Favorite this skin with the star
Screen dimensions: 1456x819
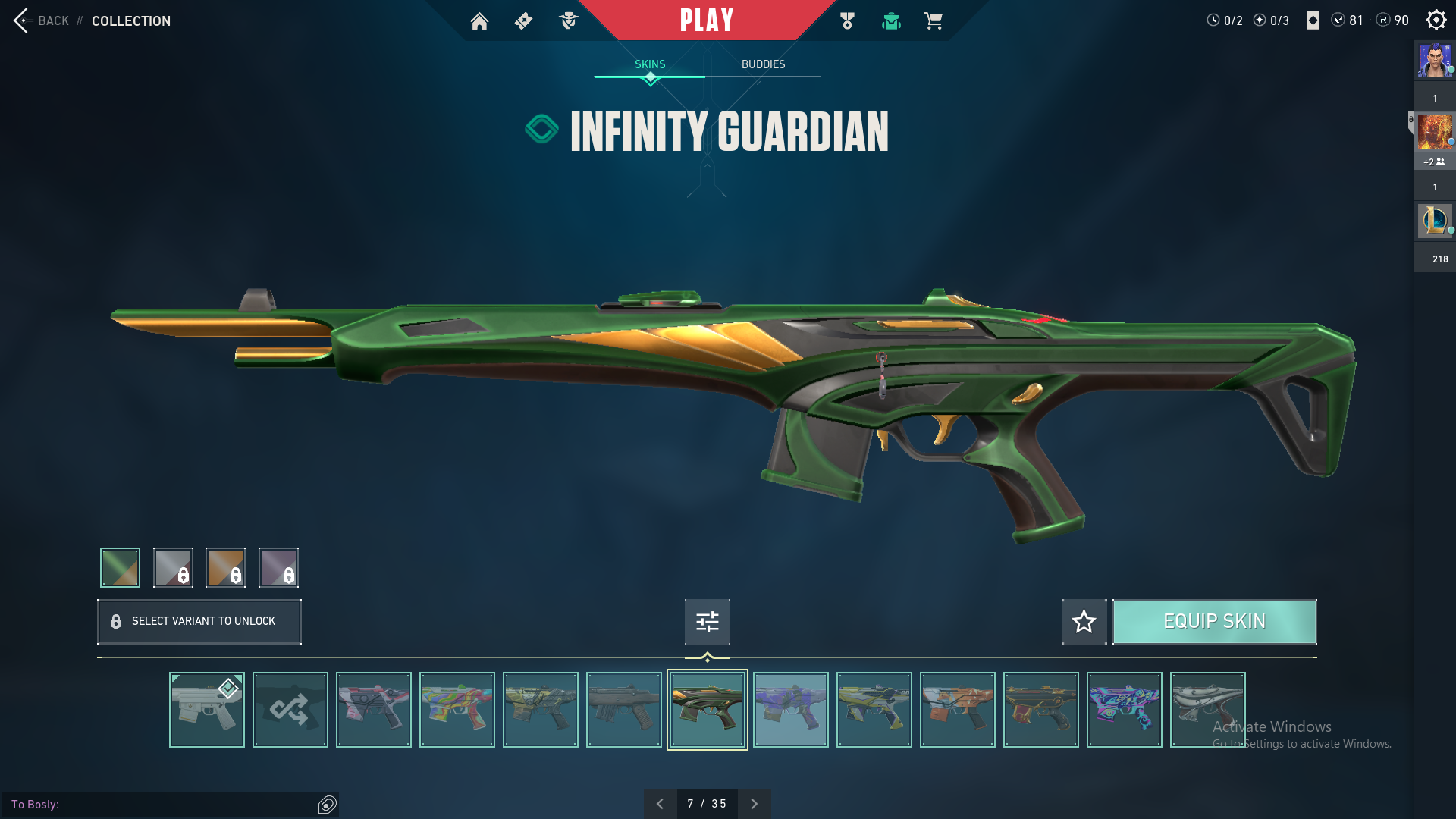tap(1084, 622)
